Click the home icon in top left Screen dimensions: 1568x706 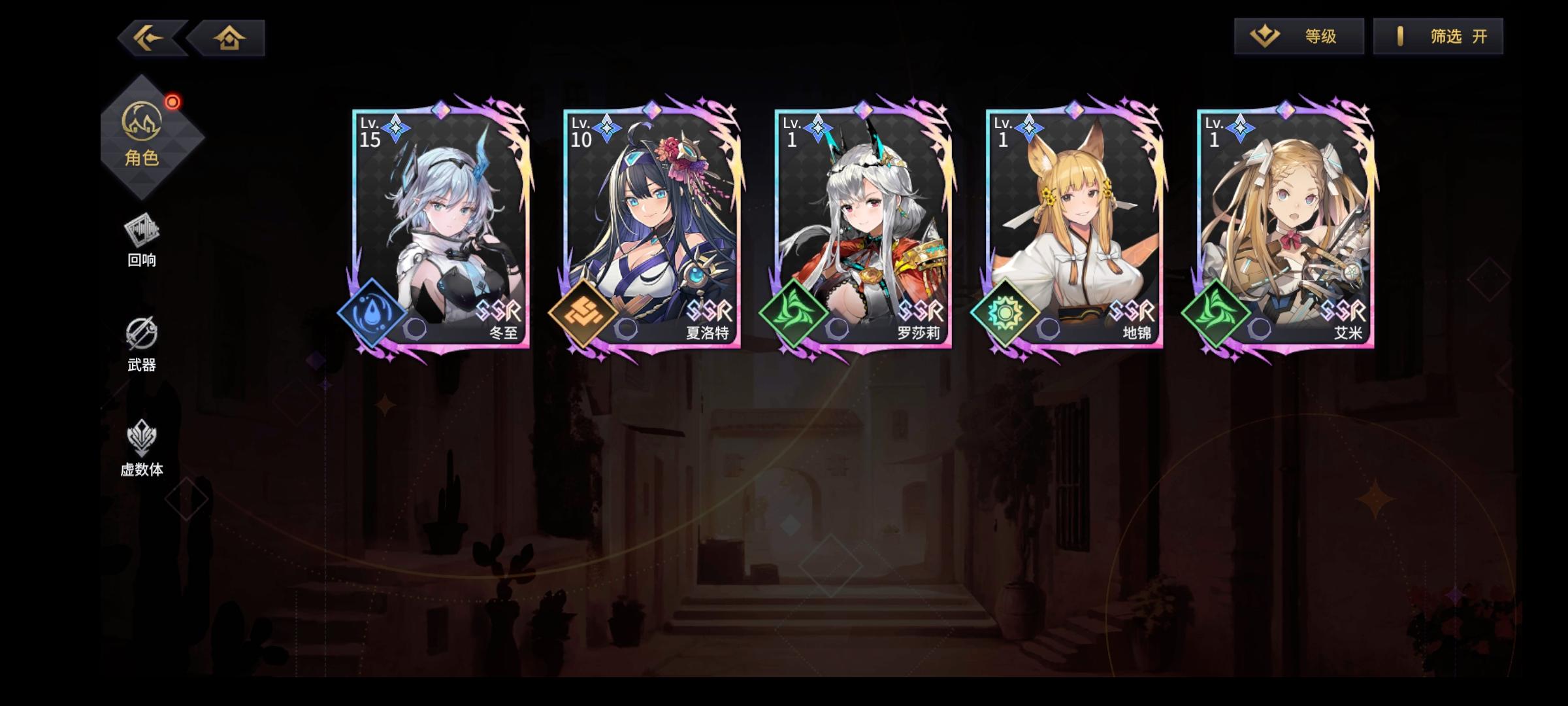(230, 37)
